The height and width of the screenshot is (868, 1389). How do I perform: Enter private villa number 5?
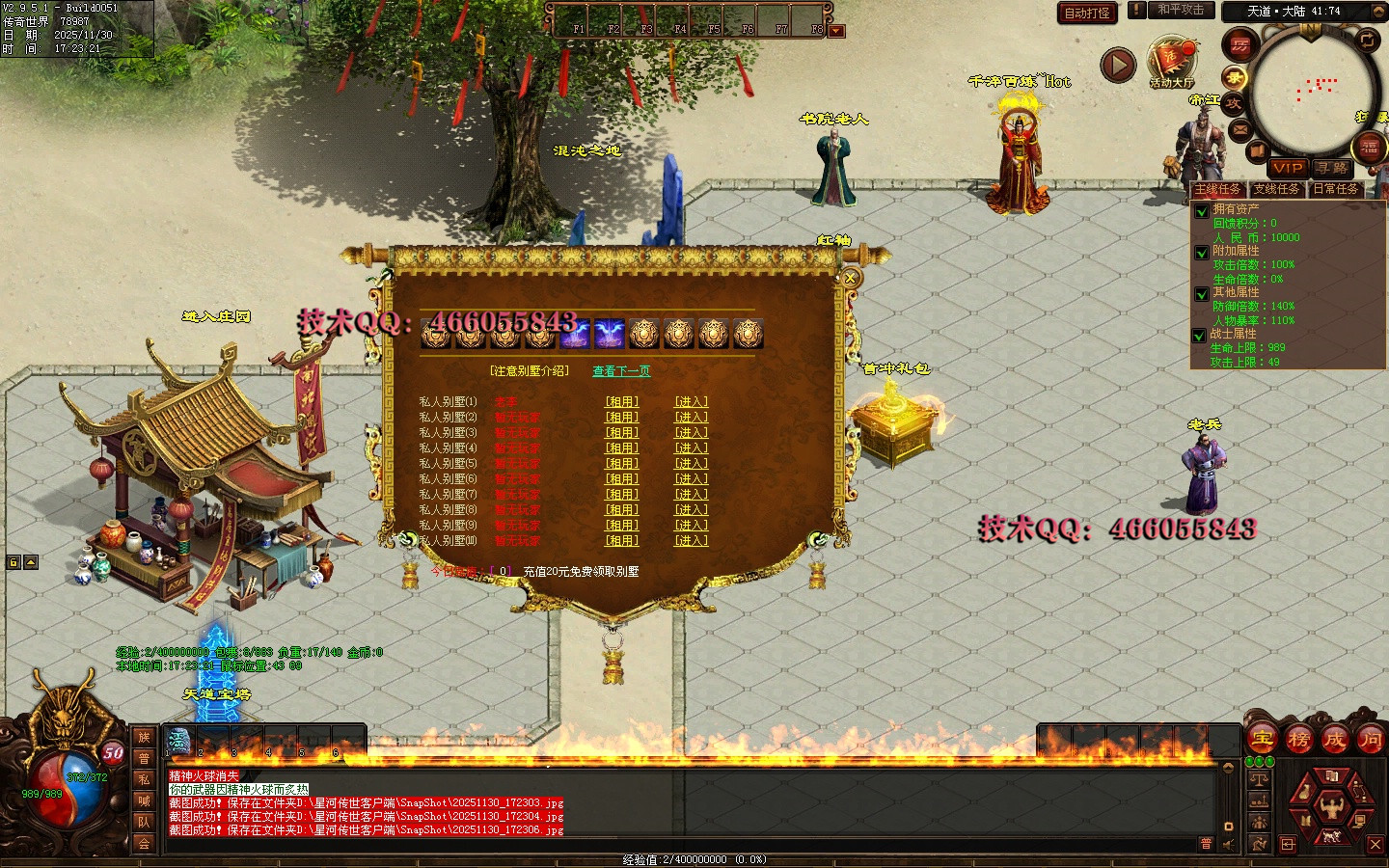click(691, 464)
